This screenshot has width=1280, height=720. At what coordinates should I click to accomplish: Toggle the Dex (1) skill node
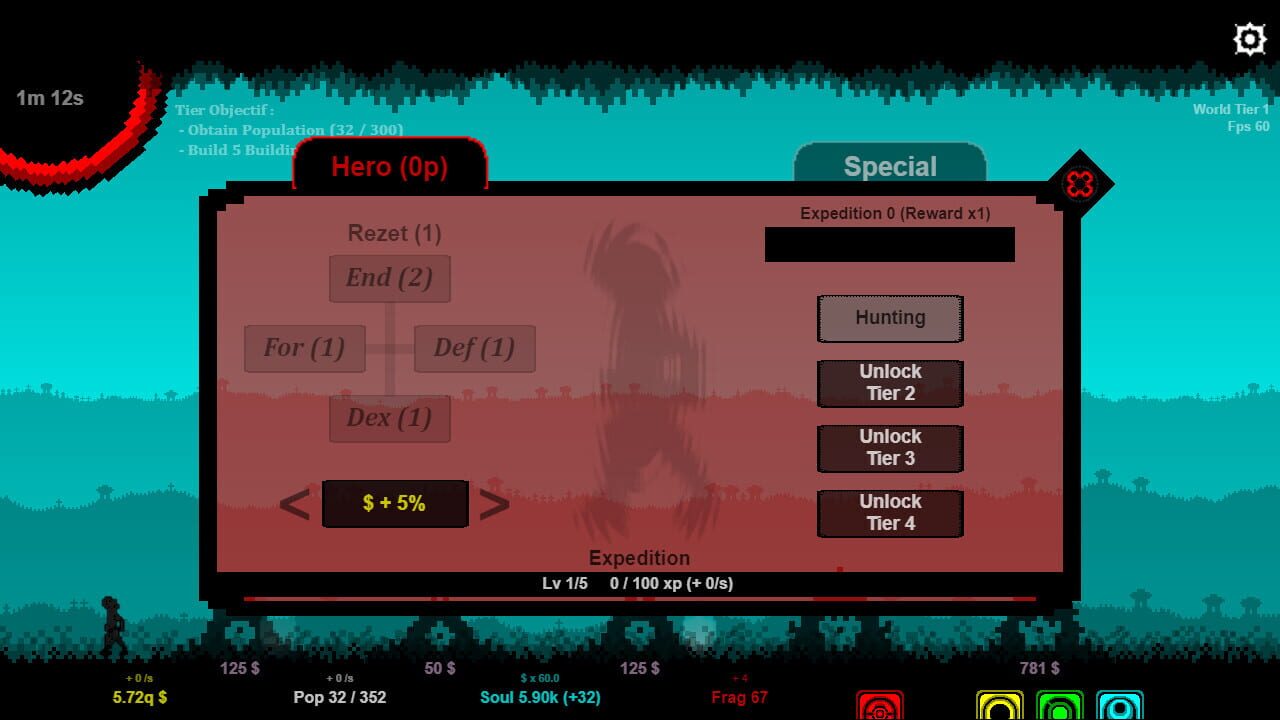point(389,418)
